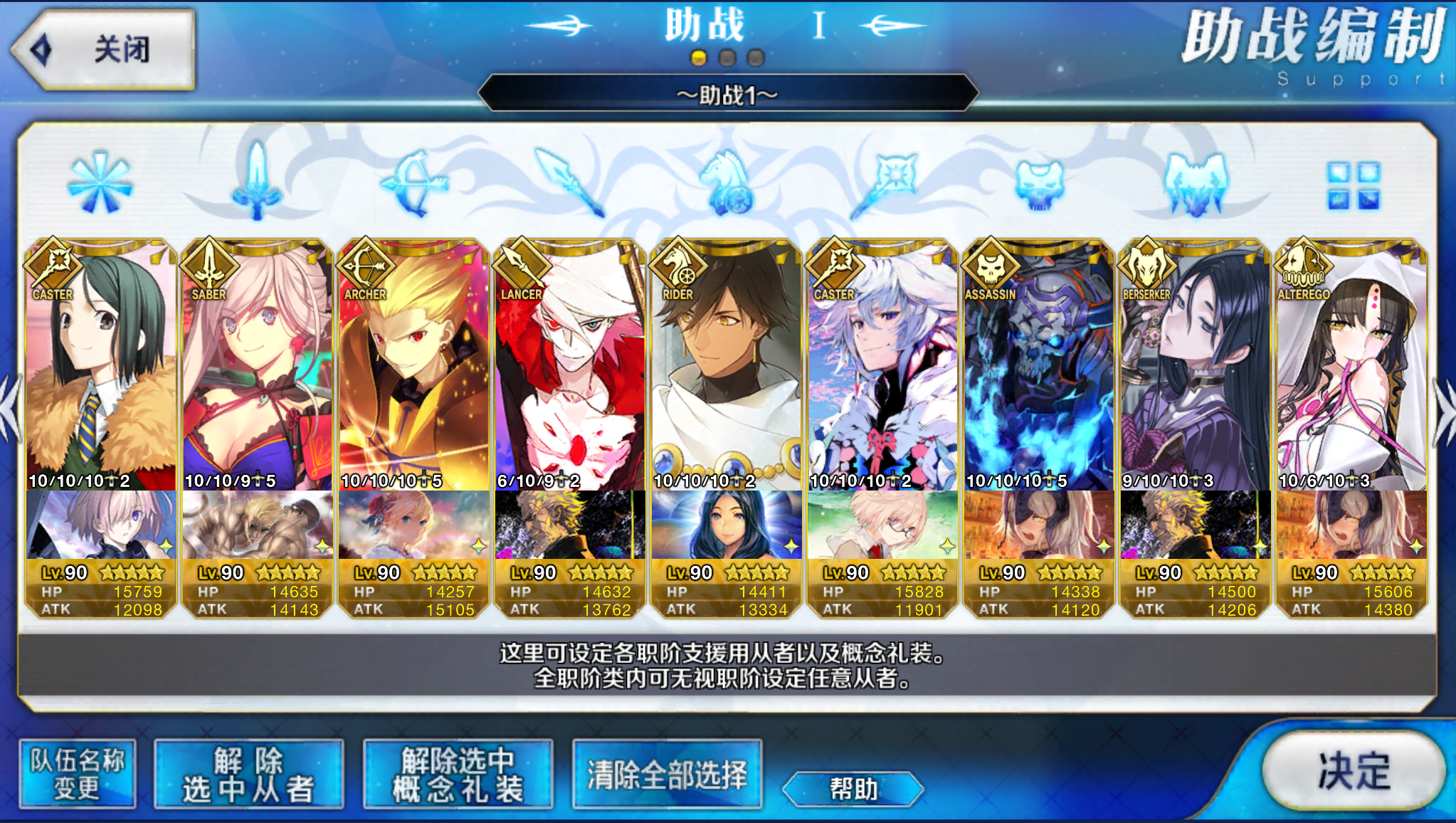This screenshot has width=1456, height=823.
Task: Open the 帮助 help button
Action: click(x=853, y=789)
